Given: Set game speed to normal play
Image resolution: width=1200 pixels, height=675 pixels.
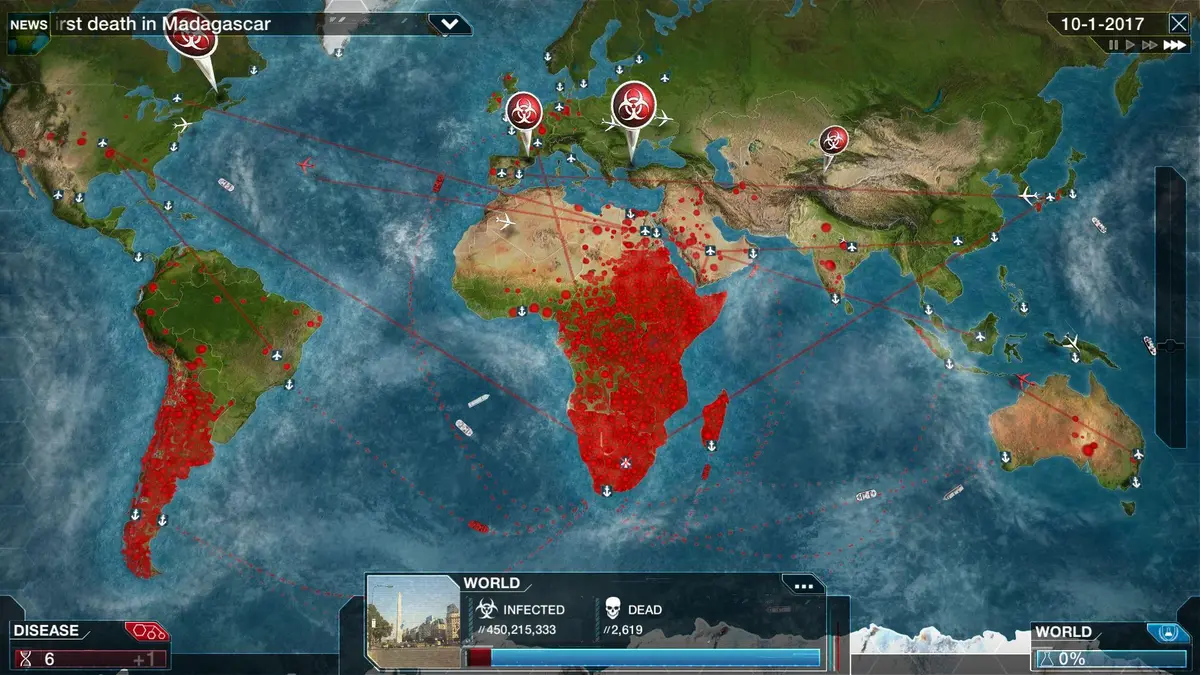Looking at the screenshot, I should tap(1131, 45).
